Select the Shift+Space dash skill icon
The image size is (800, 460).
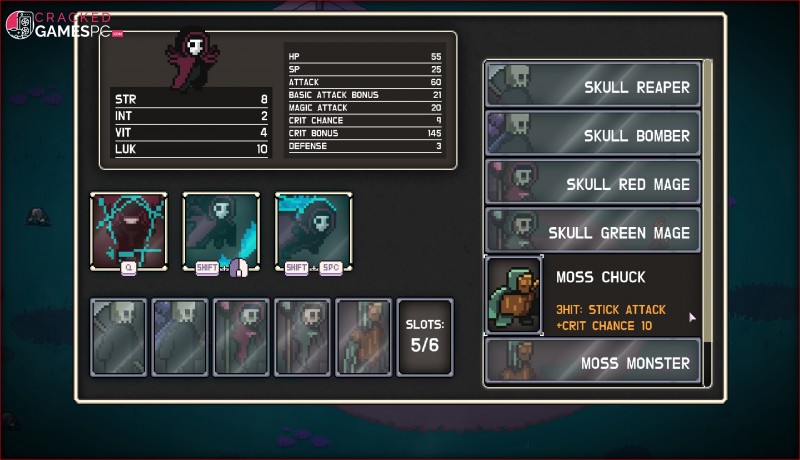(x=313, y=231)
